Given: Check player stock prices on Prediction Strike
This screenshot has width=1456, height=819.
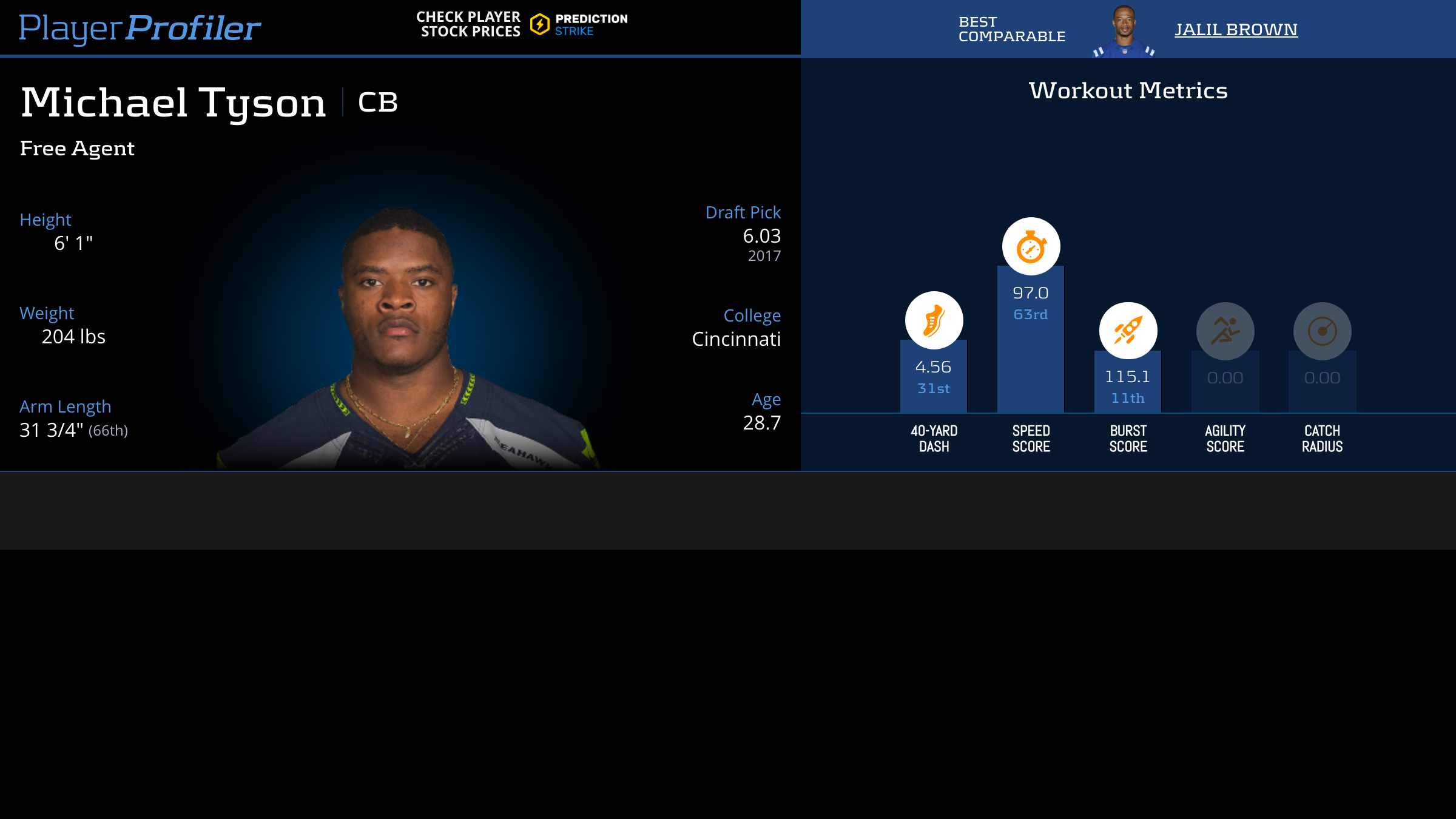Looking at the screenshot, I should 522,25.
